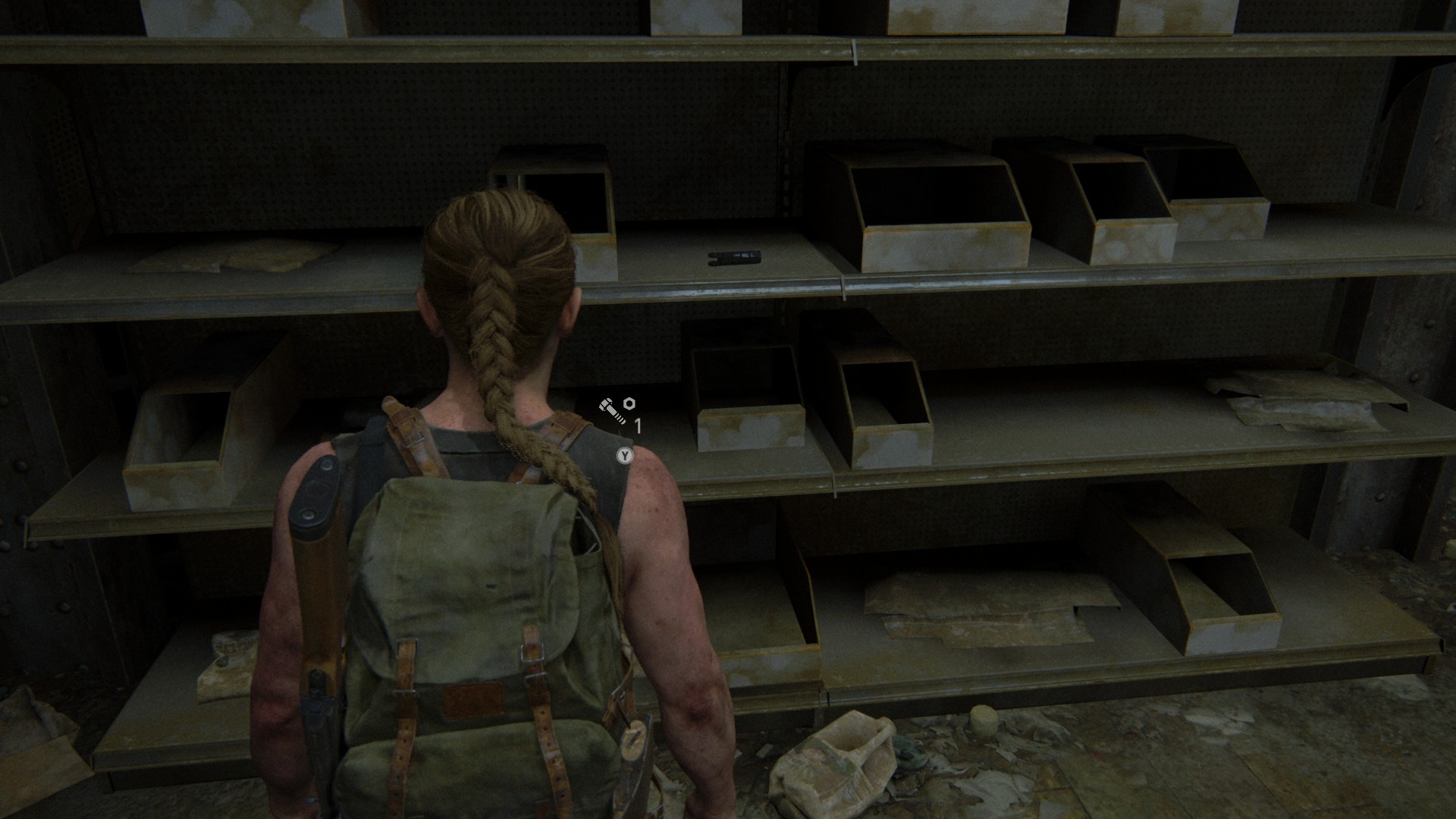Select the bolt-and-nut parts pickup icon
This screenshot has height=819, width=1456.
616,410
